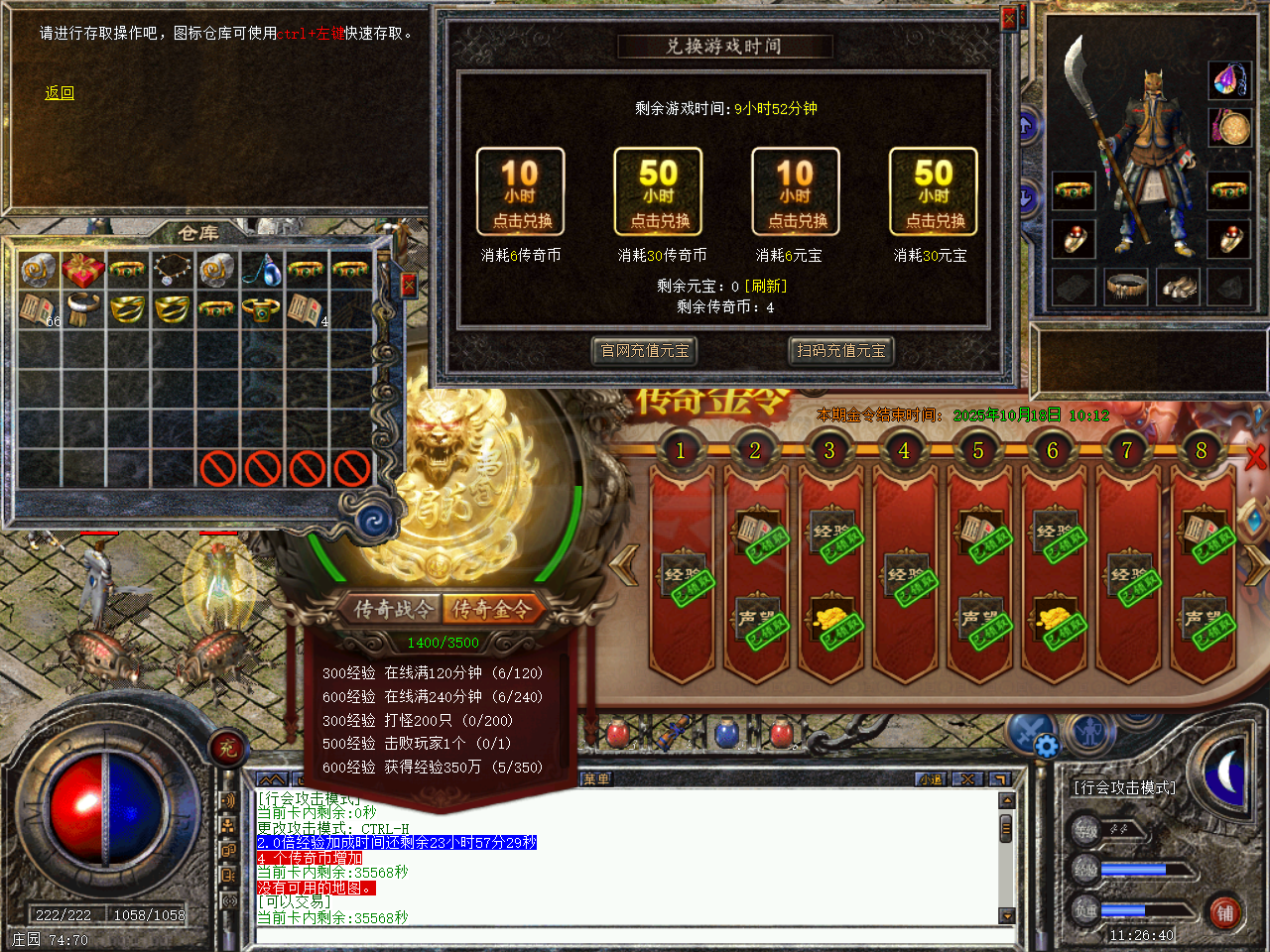
Task: Select the book stack with count 66
Action: click(39, 309)
